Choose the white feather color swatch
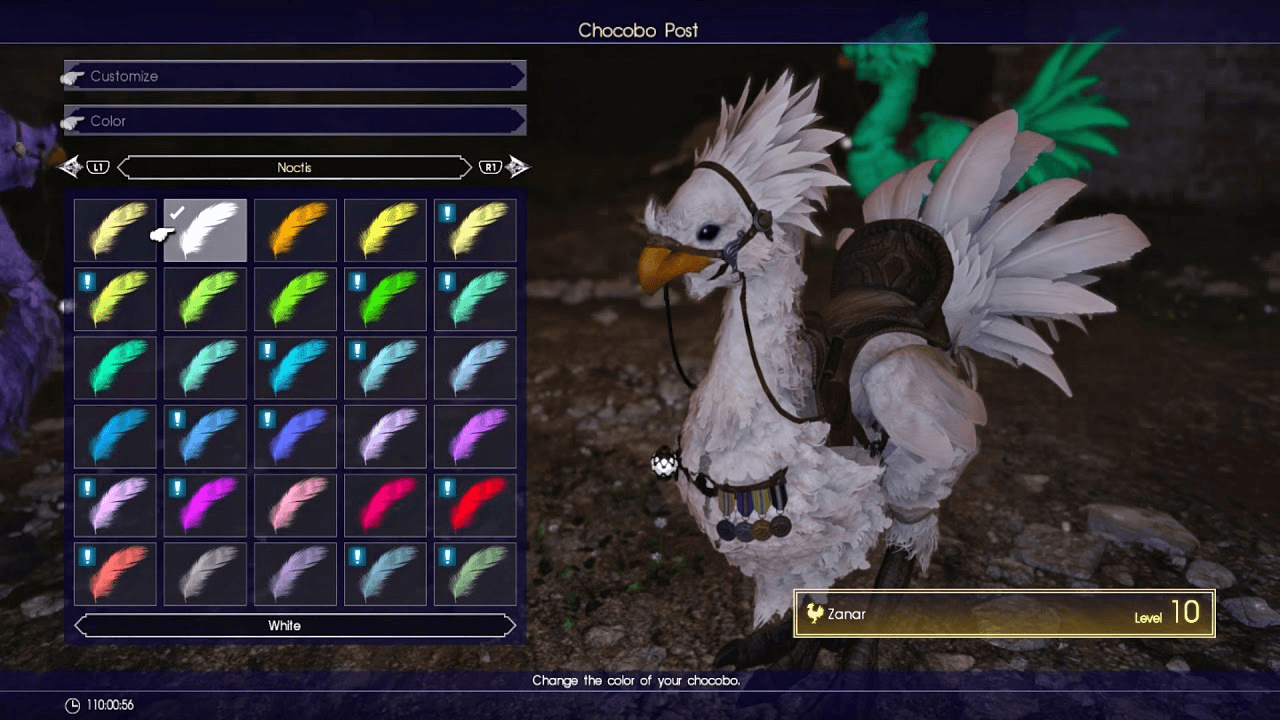This screenshot has height=720, width=1280. pos(205,230)
